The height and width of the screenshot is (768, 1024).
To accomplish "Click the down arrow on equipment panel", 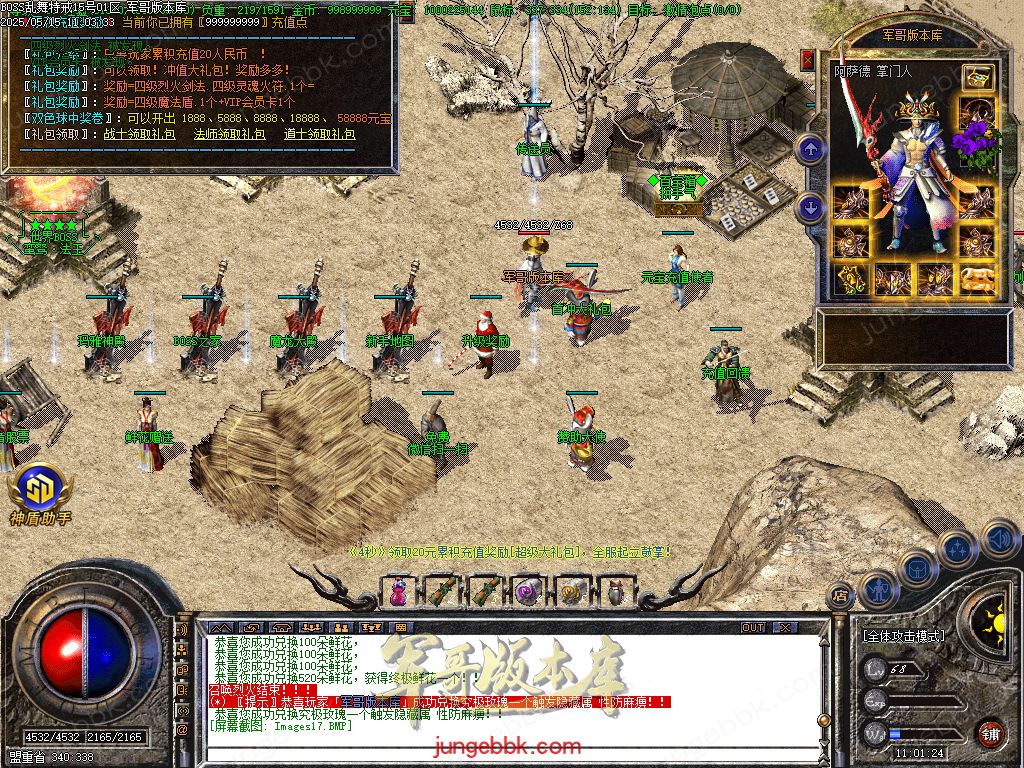I will point(810,207).
